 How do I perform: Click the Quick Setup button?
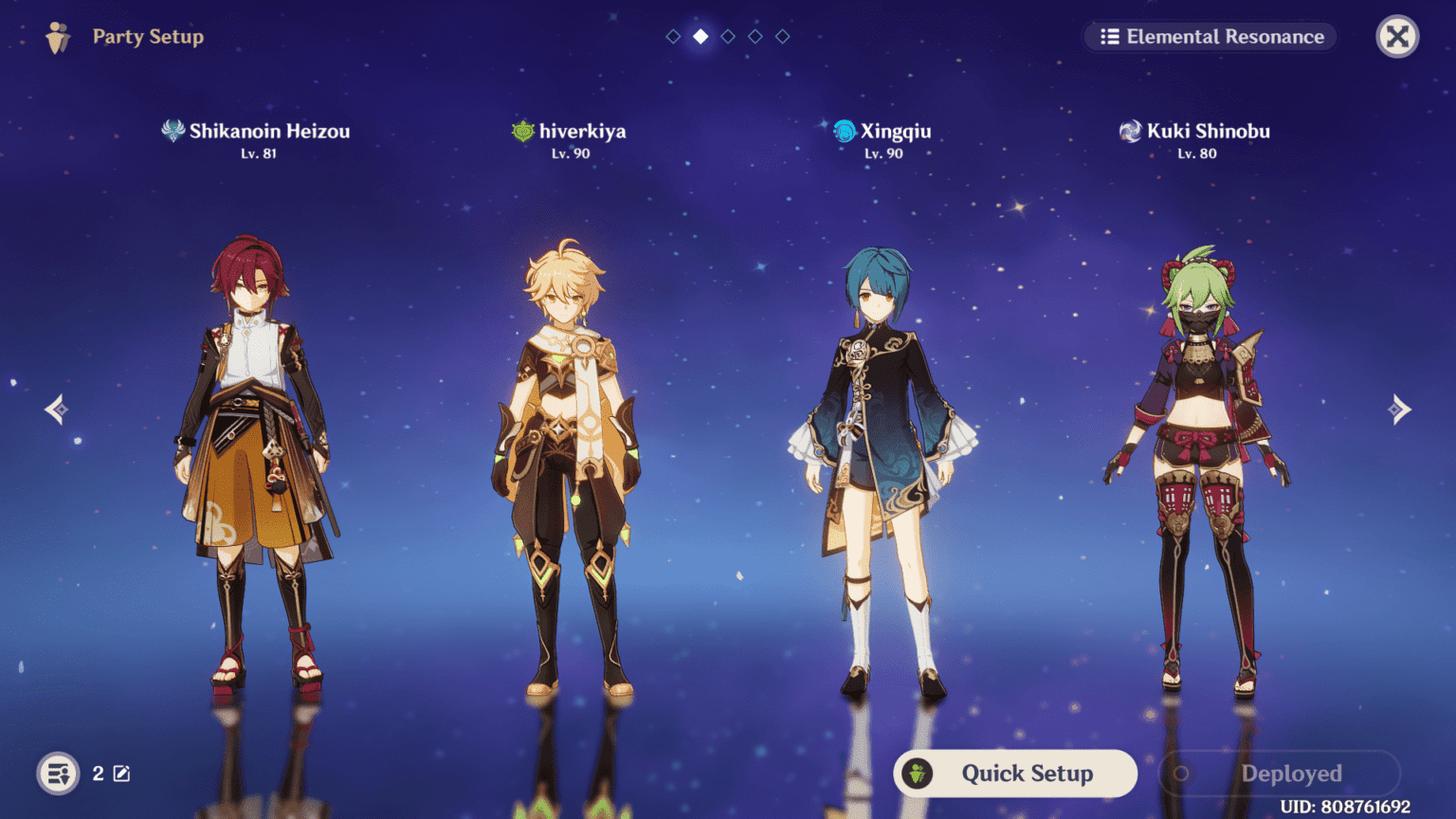click(x=1015, y=773)
